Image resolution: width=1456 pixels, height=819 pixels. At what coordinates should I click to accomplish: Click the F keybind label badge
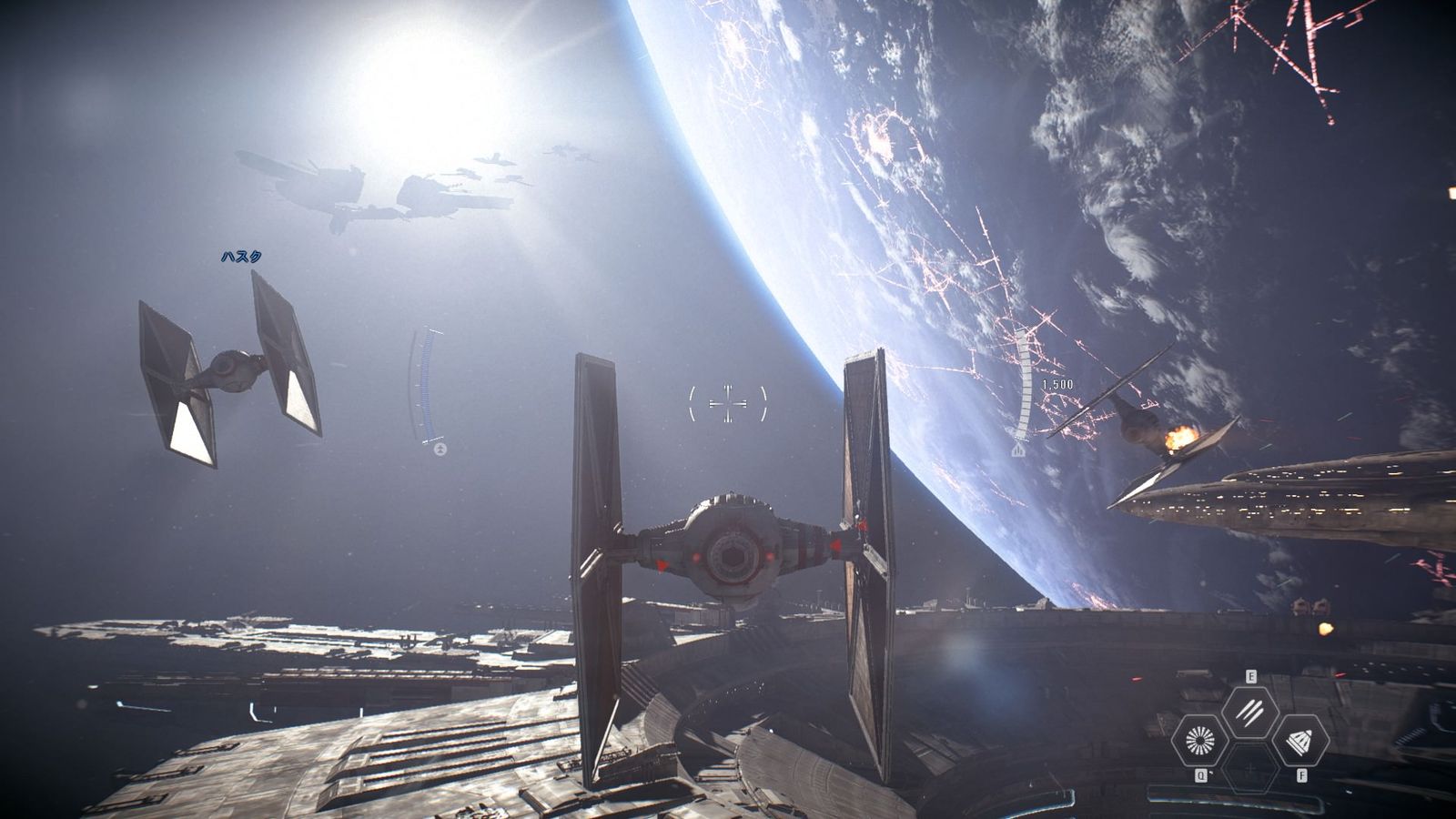click(1302, 774)
